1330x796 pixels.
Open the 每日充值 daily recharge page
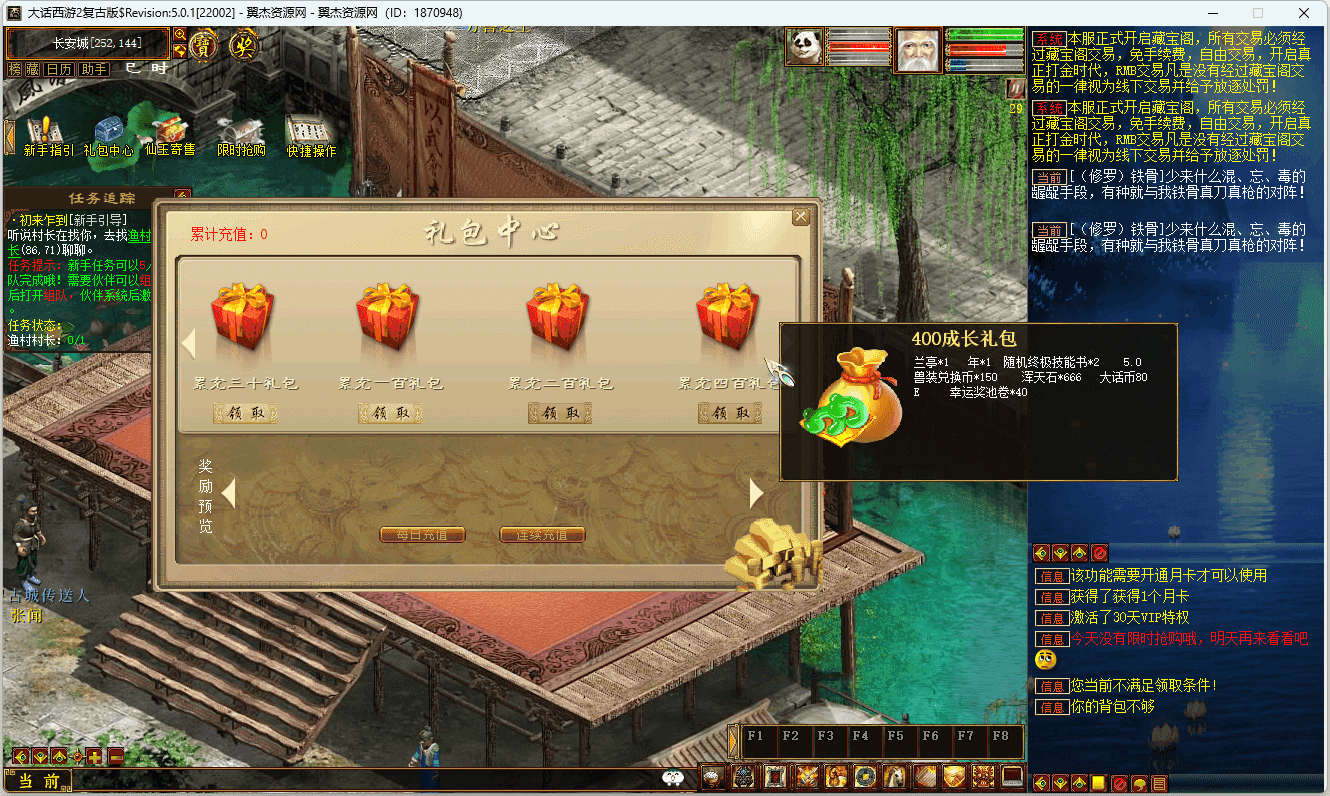coord(422,535)
